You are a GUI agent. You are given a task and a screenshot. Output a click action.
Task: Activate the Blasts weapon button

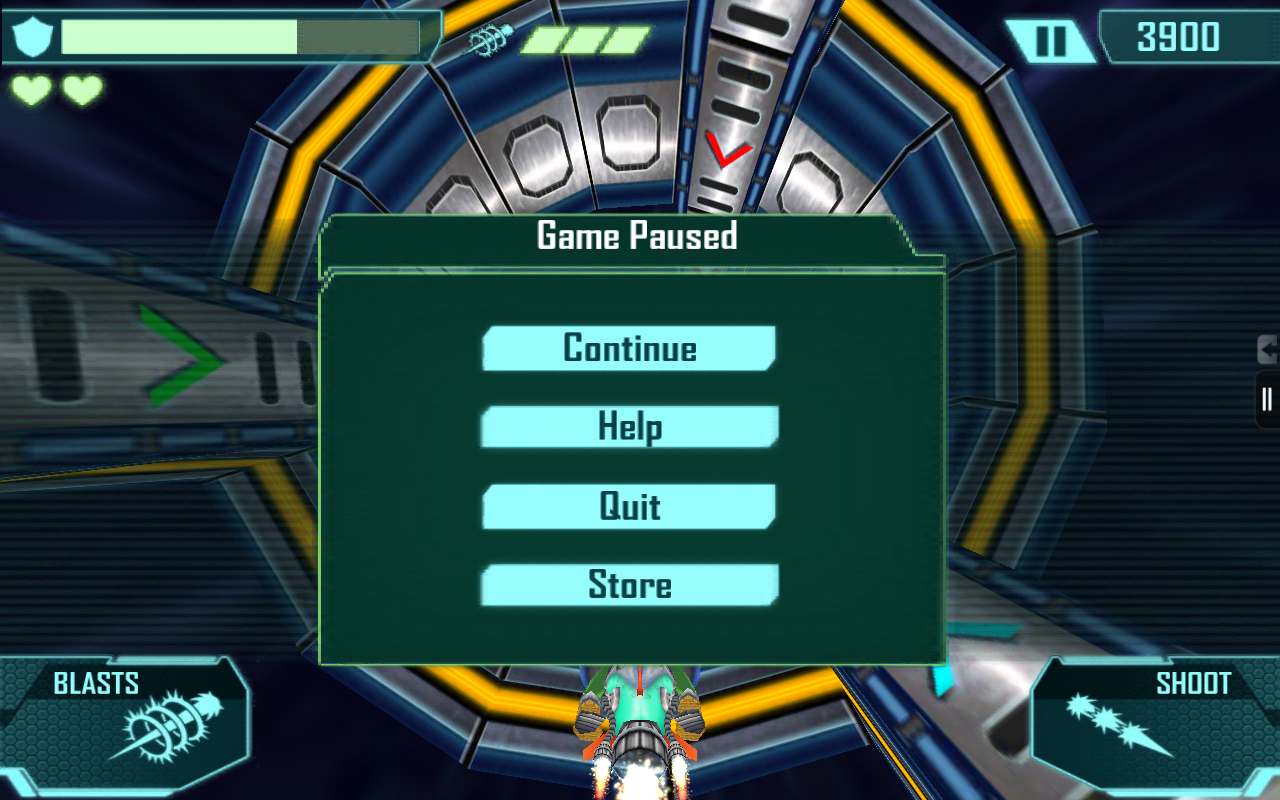(x=130, y=722)
